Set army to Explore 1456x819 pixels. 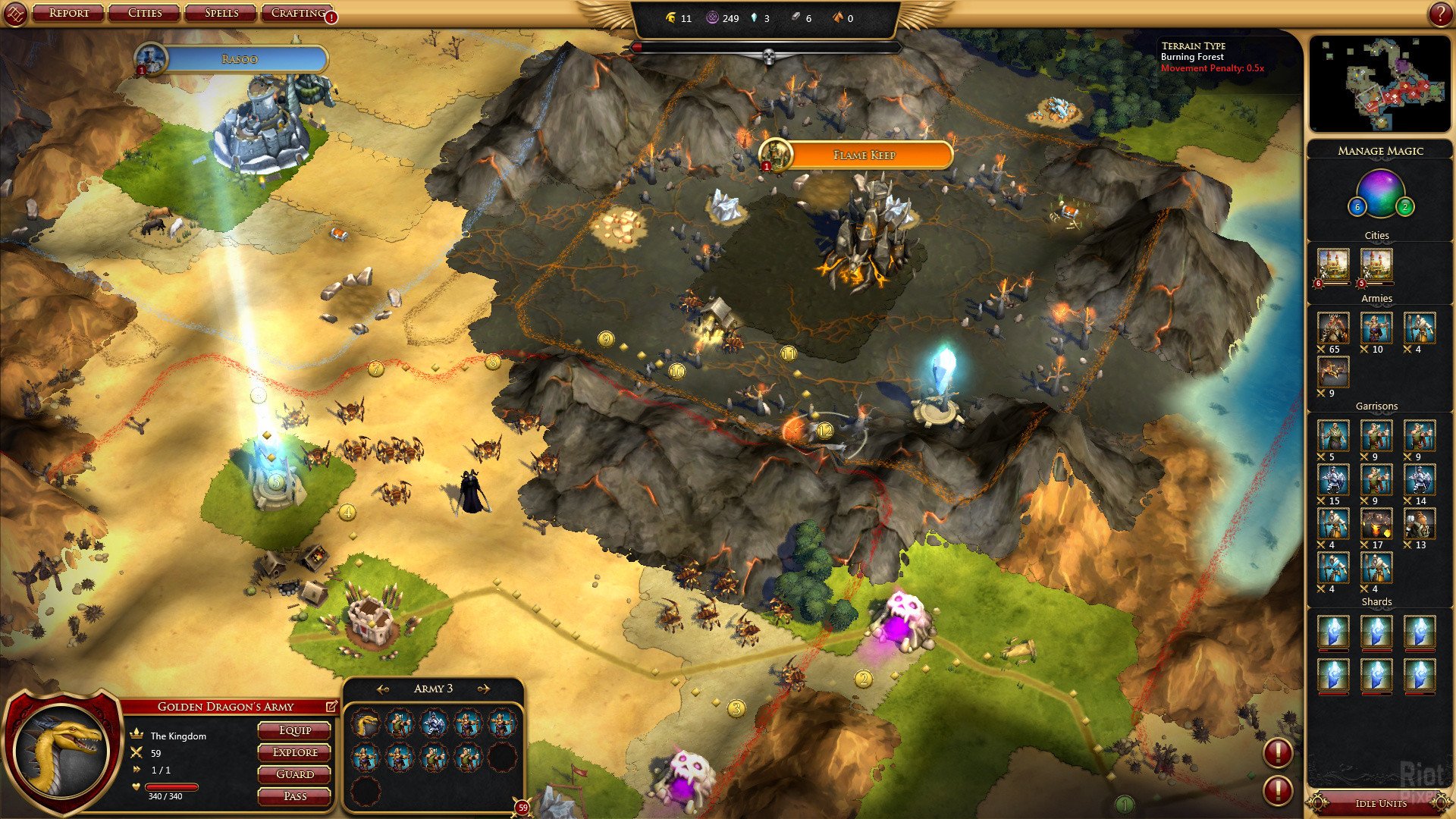[x=294, y=752]
